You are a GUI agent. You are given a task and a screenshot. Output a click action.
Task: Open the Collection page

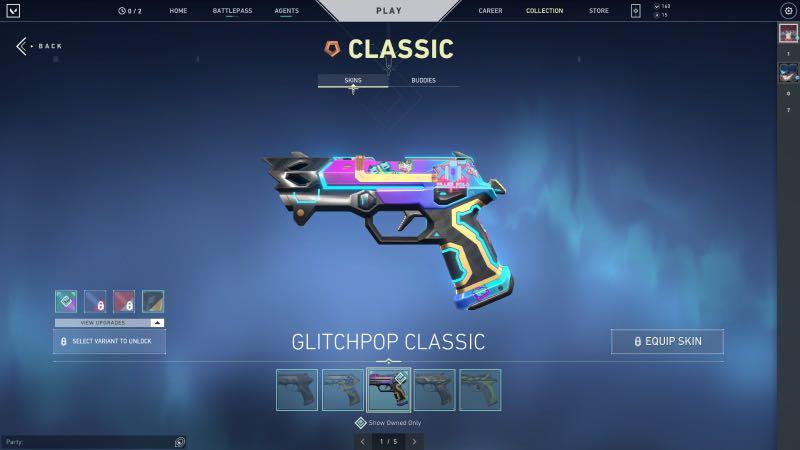coord(544,11)
